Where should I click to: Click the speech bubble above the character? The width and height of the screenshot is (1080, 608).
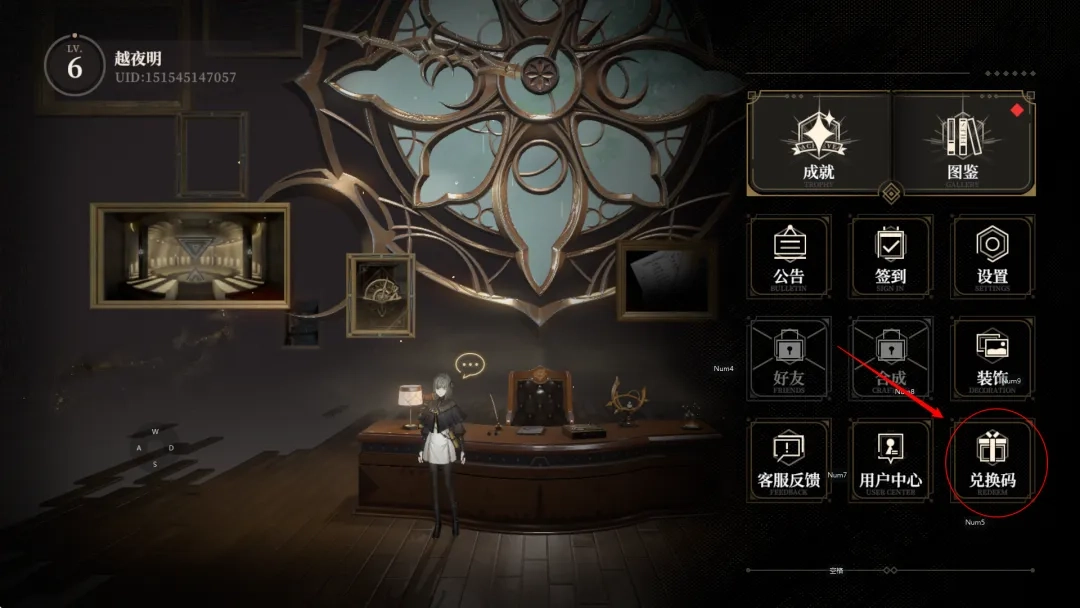click(469, 364)
